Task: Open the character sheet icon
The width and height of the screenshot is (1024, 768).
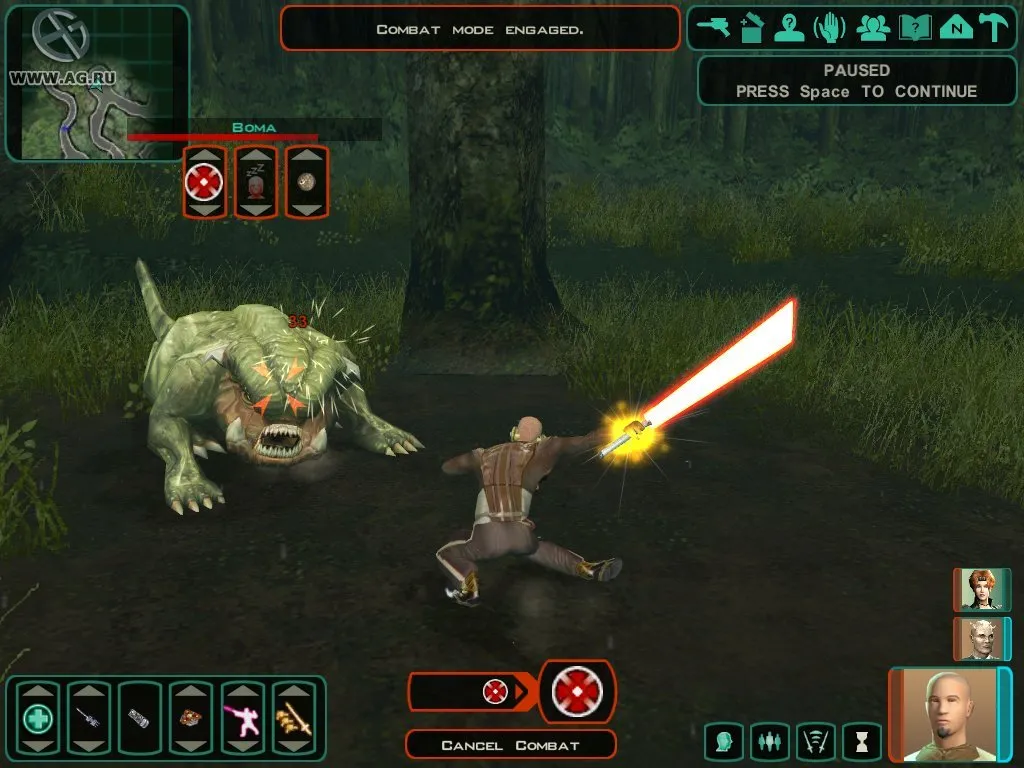Action: 790,28
